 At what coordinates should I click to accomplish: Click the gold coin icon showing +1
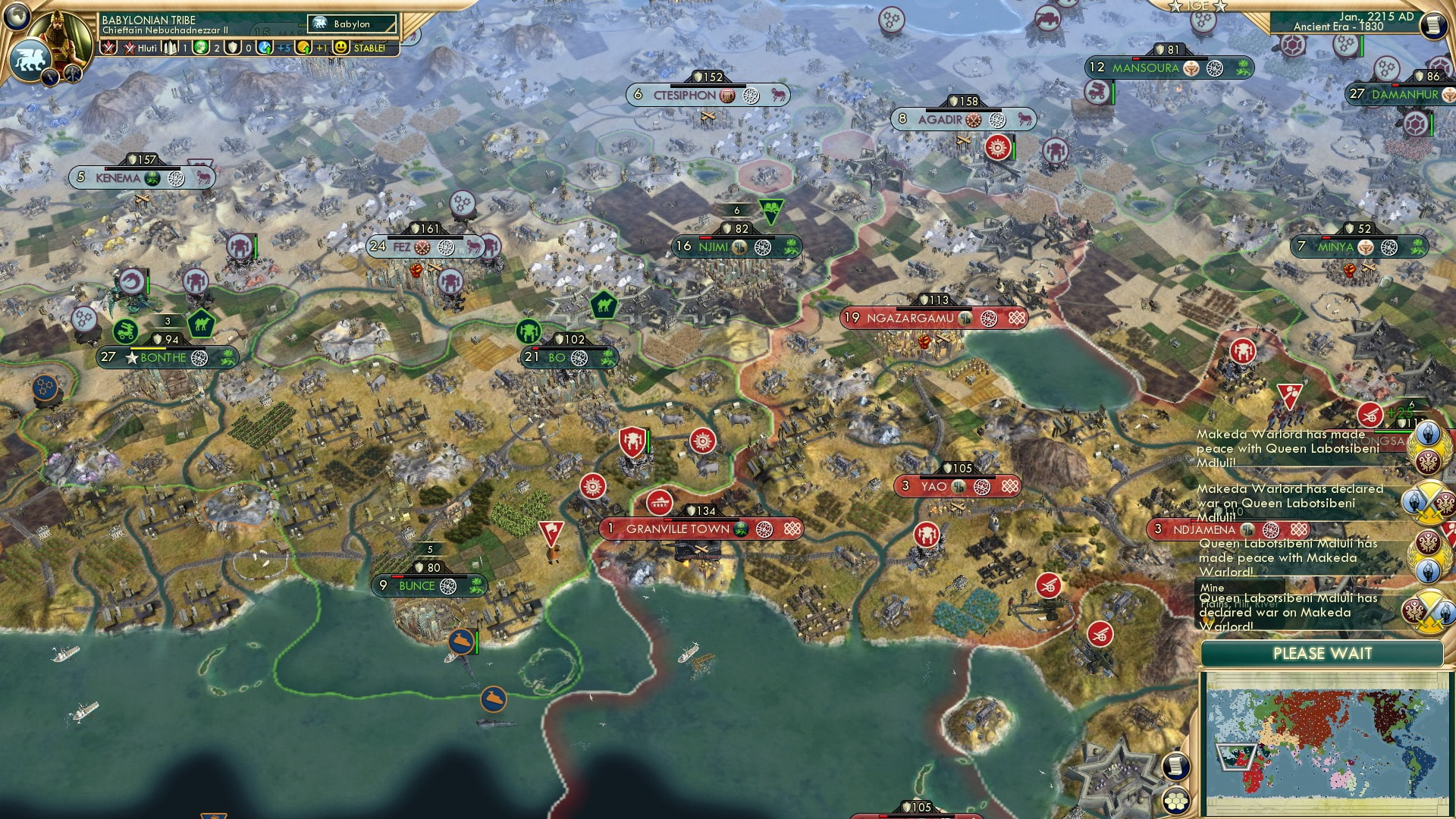[x=302, y=48]
